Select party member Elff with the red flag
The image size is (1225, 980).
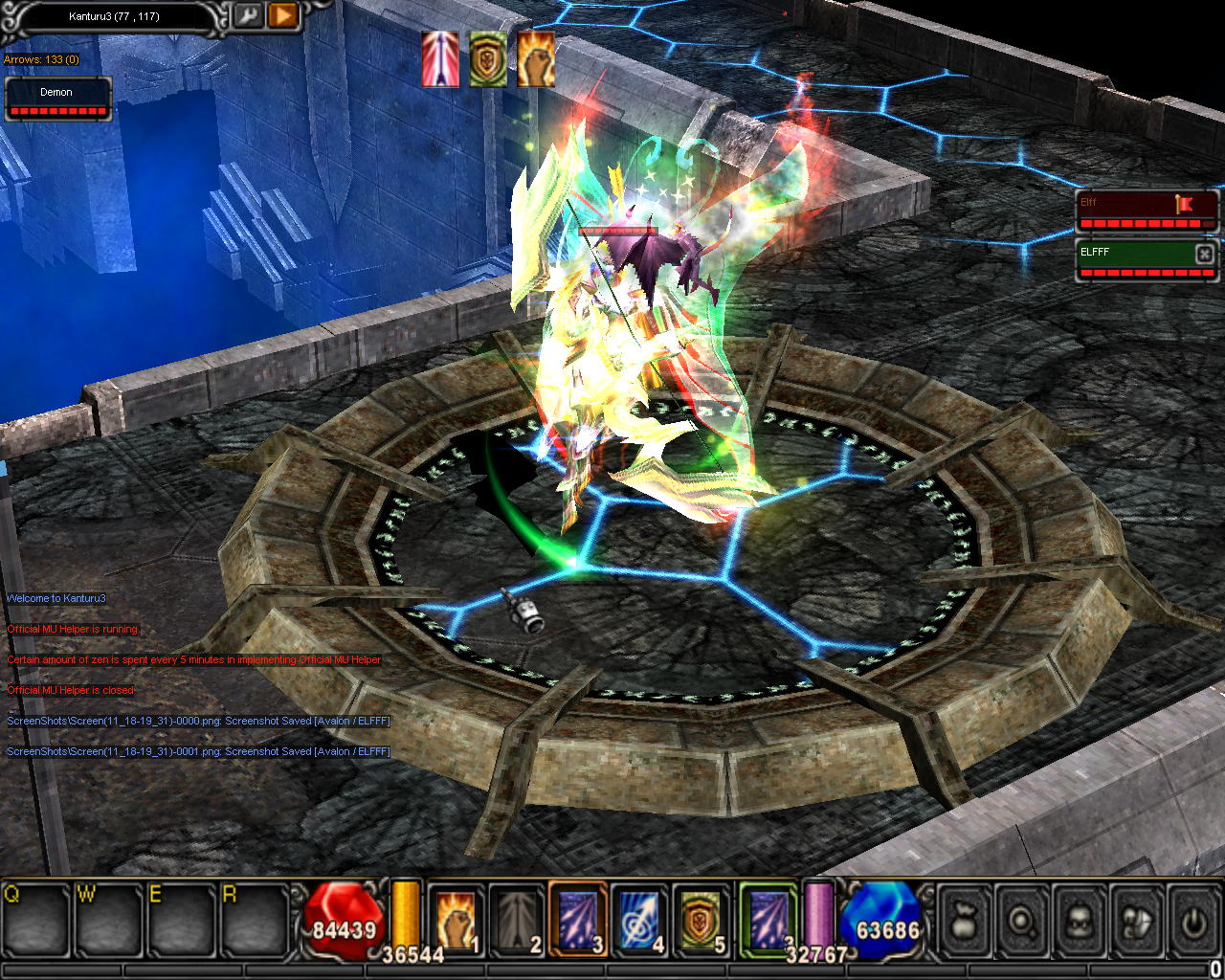click(x=1146, y=210)
